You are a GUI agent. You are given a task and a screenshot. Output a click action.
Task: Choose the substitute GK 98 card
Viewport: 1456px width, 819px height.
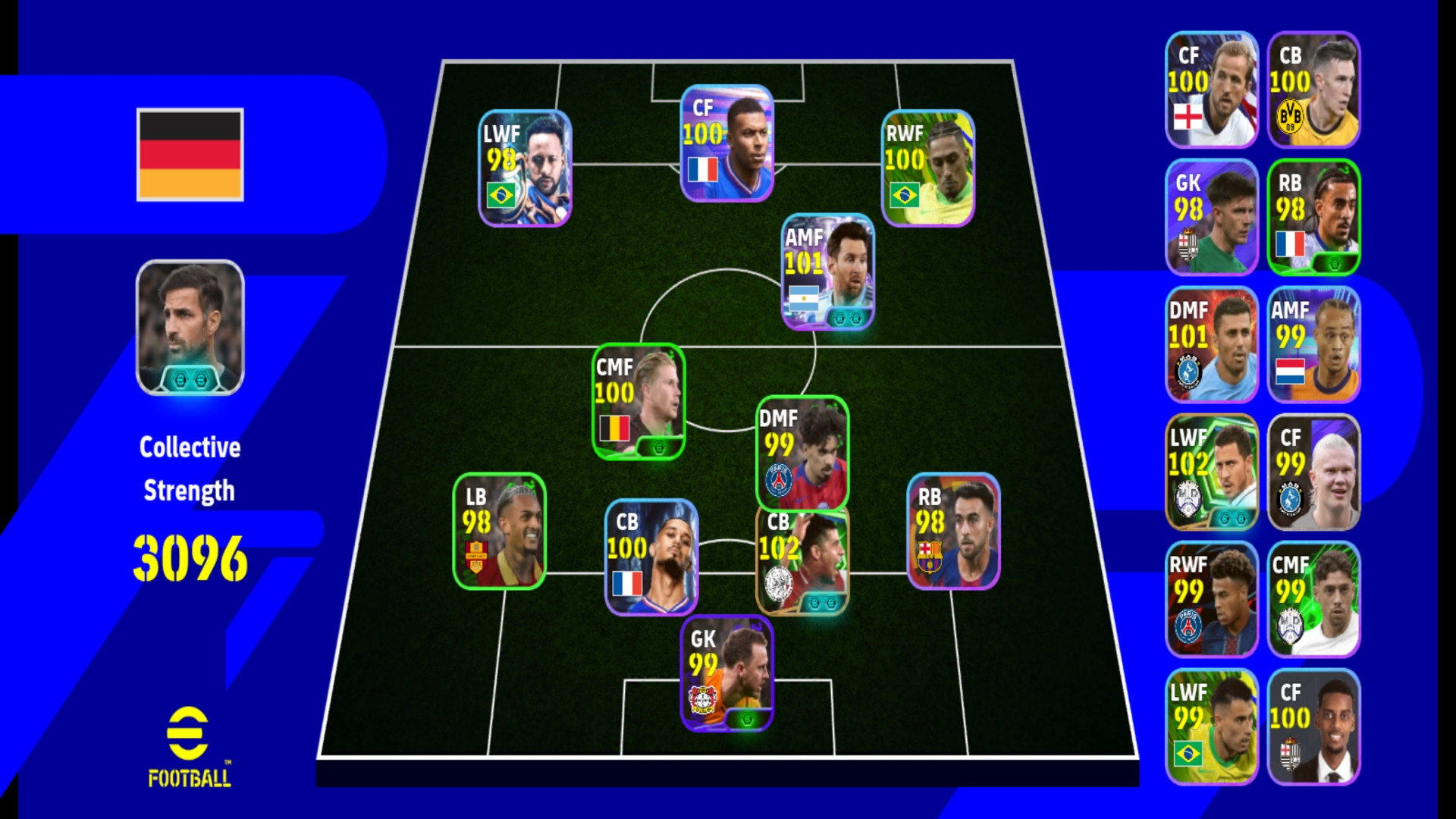pos(1211,217)
